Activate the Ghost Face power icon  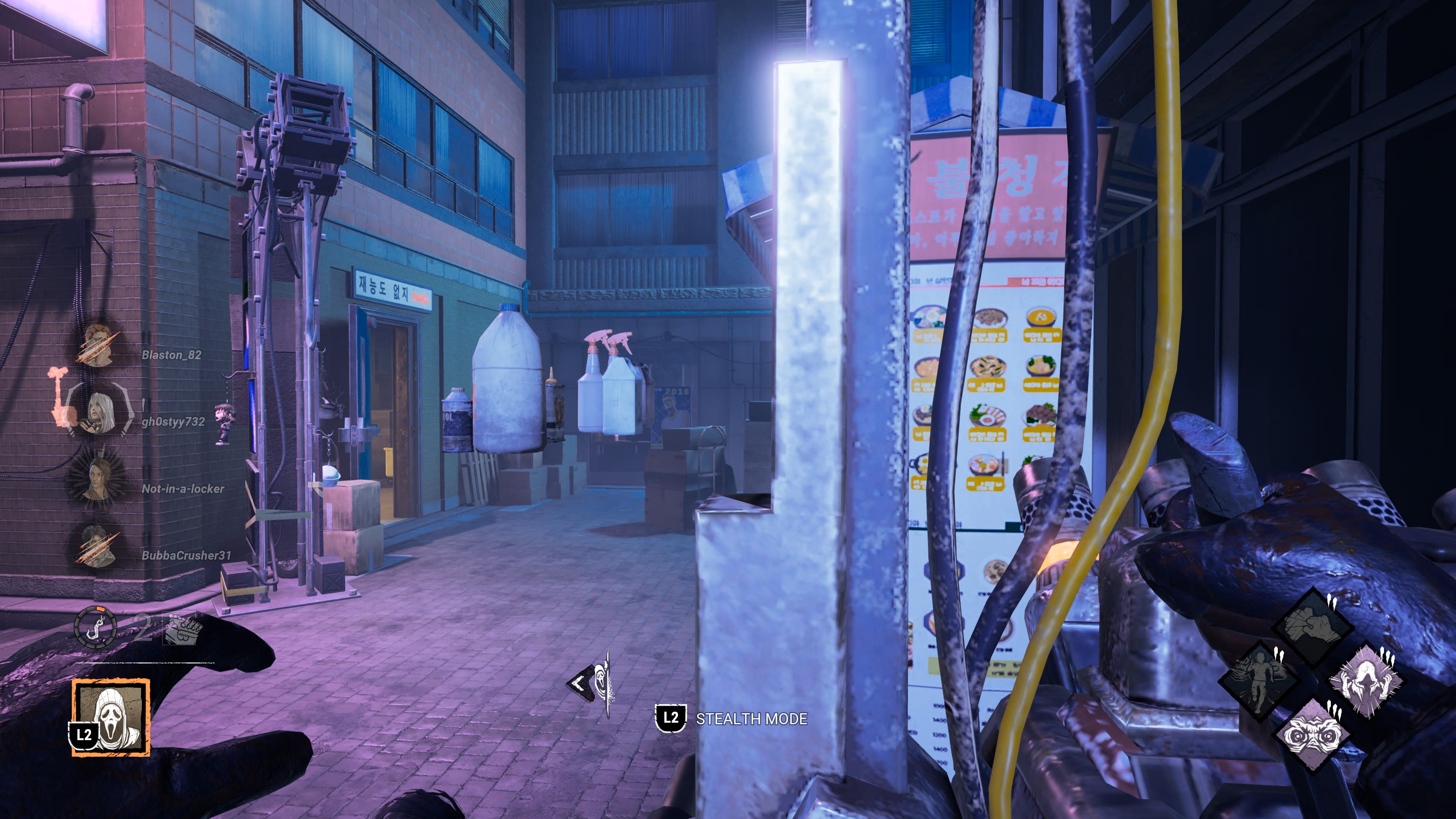point(111,717)
